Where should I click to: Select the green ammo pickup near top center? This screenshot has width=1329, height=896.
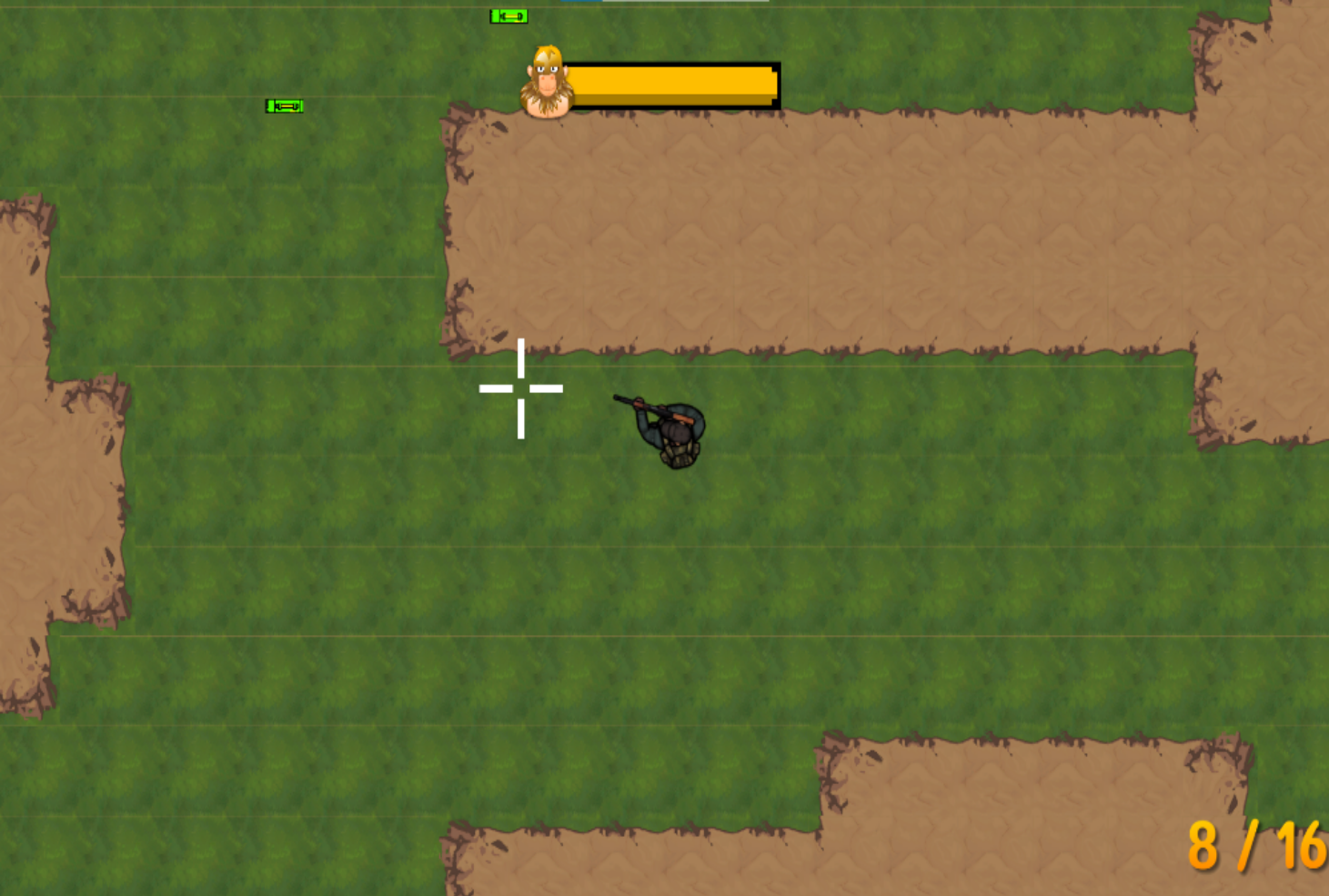[x=508, y=15]
